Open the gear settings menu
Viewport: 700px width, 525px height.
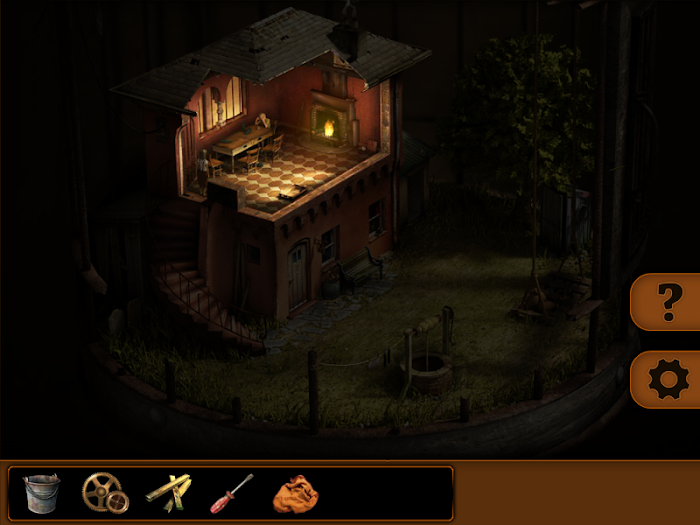click(x=668, y=380)
